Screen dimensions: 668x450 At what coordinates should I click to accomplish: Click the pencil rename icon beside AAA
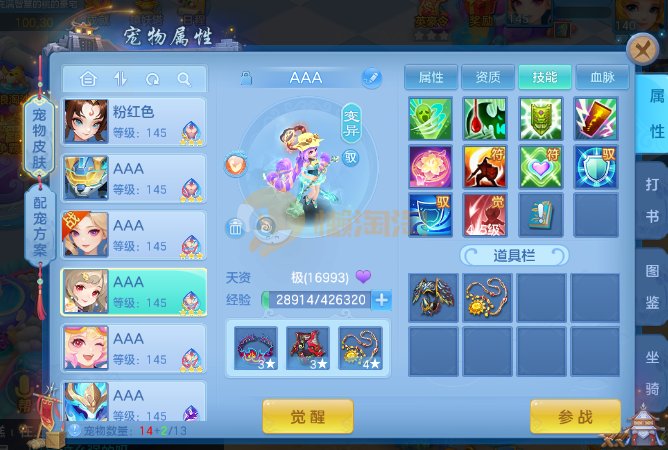pos(371,77)
